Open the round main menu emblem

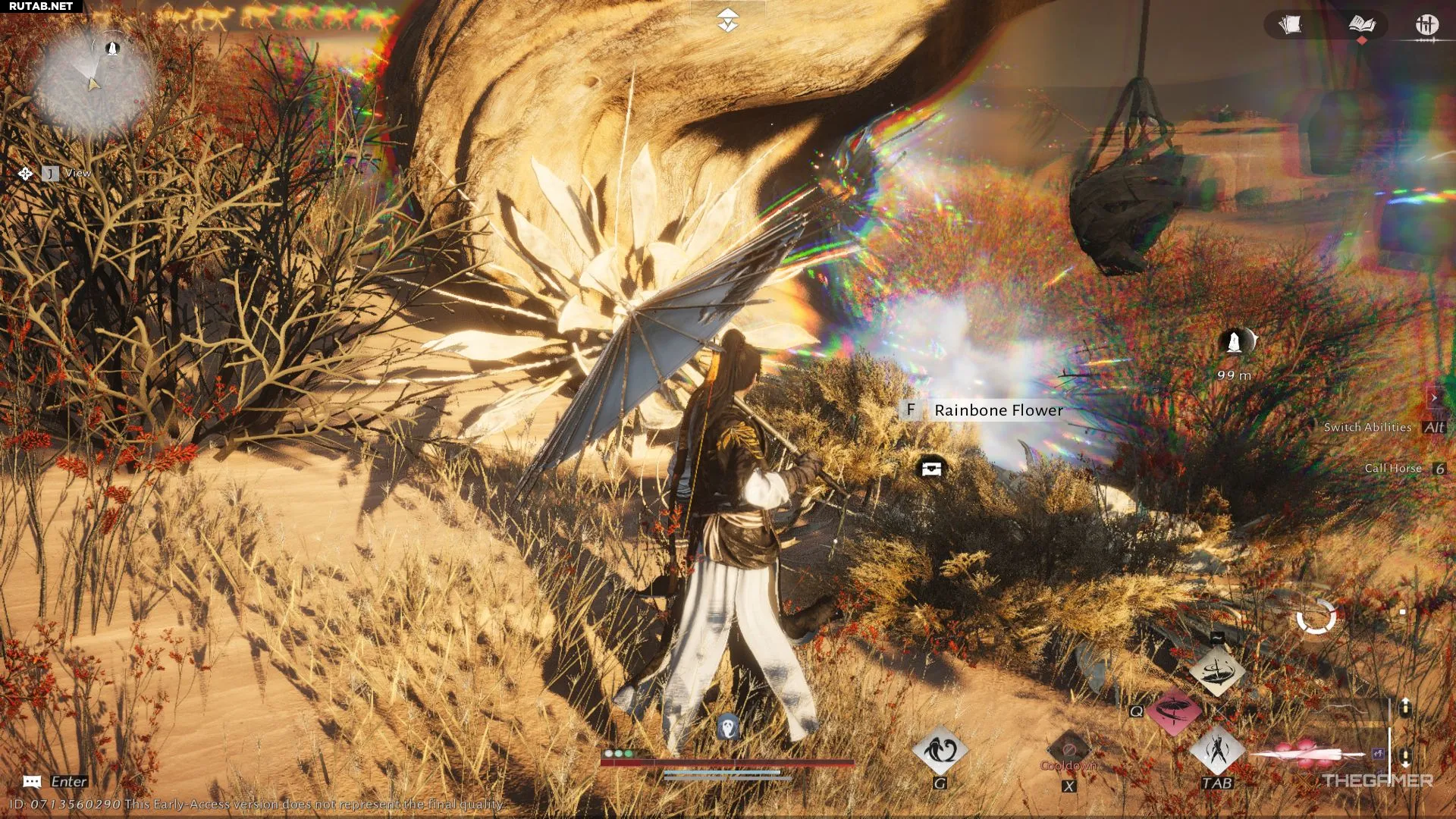point(1426,25)
